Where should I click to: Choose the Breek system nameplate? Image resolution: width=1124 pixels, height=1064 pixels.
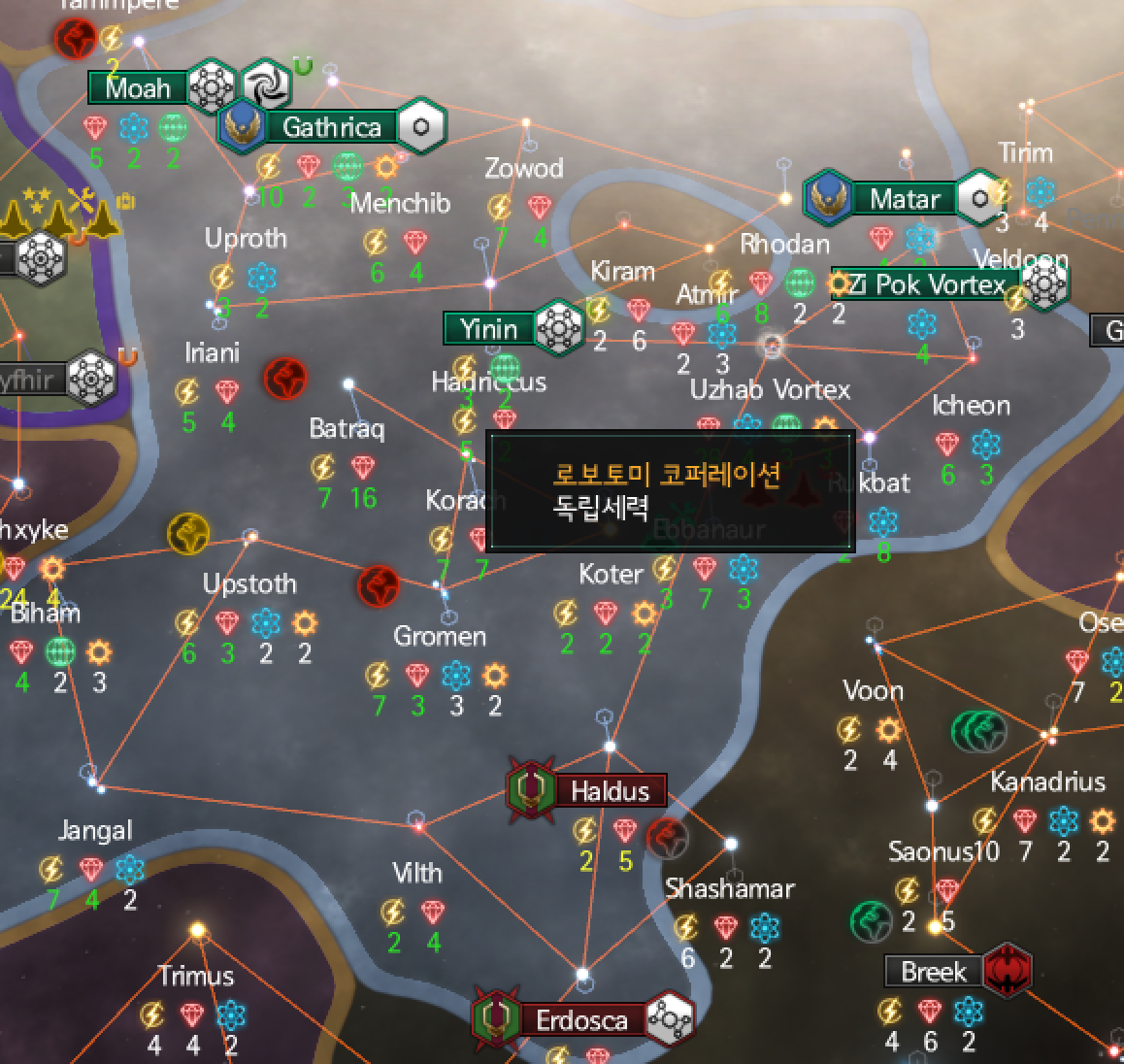click(x=933, y=972)
